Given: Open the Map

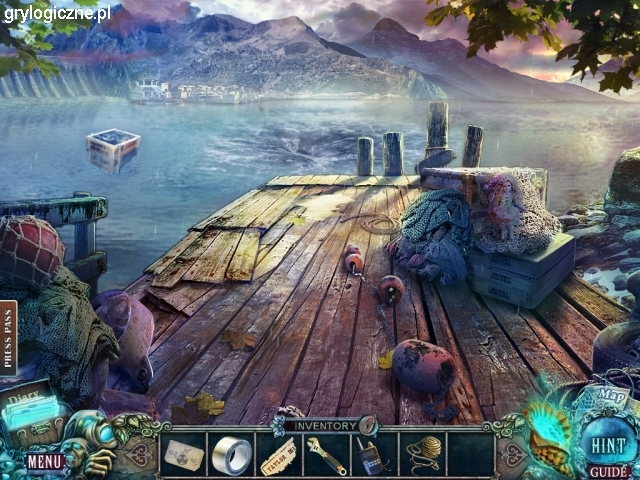Looking at the screenshot, I should (x=611, y=394).
